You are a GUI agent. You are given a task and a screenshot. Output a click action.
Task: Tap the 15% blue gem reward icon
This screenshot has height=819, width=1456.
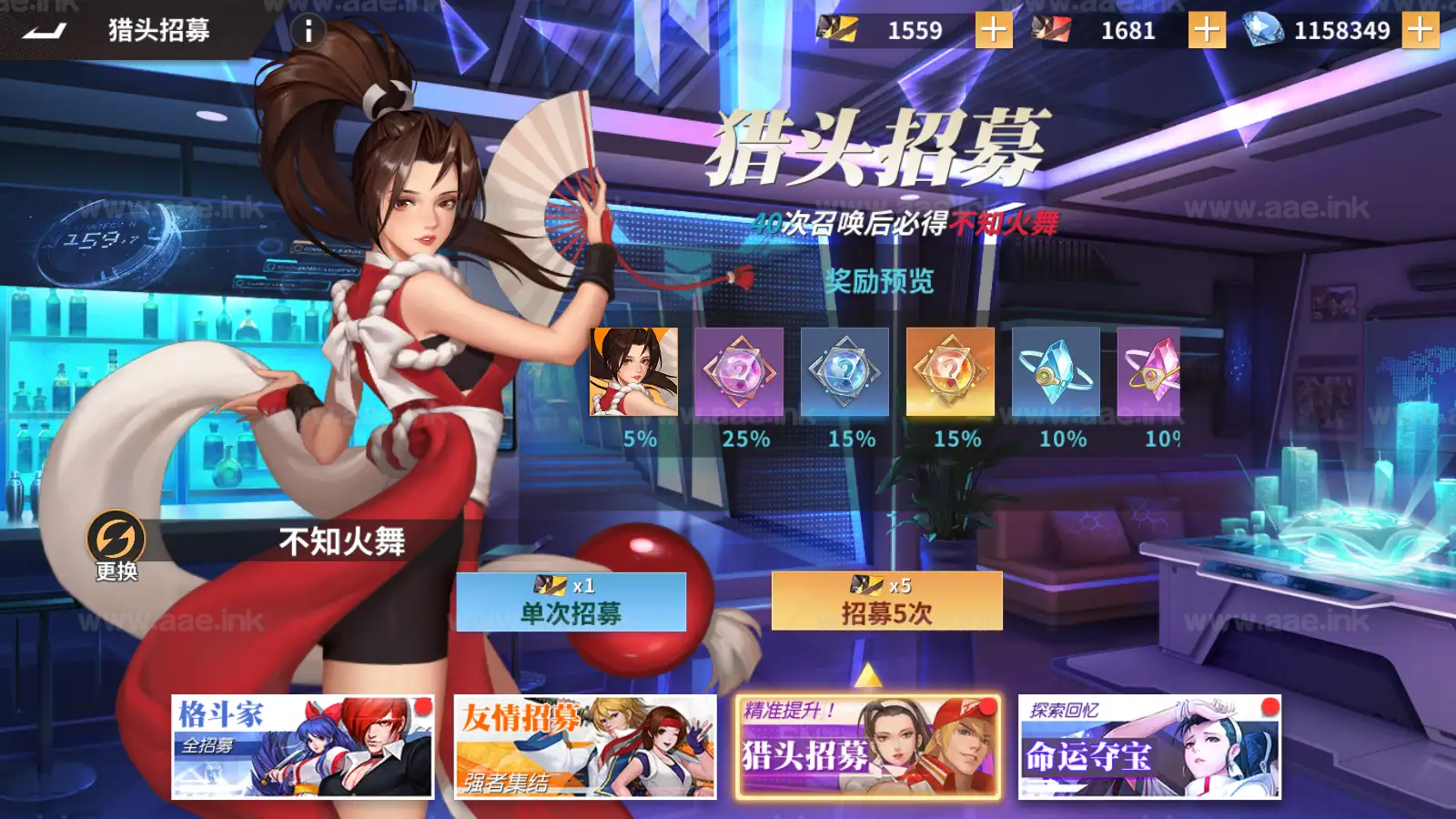(x=844, y=373)
